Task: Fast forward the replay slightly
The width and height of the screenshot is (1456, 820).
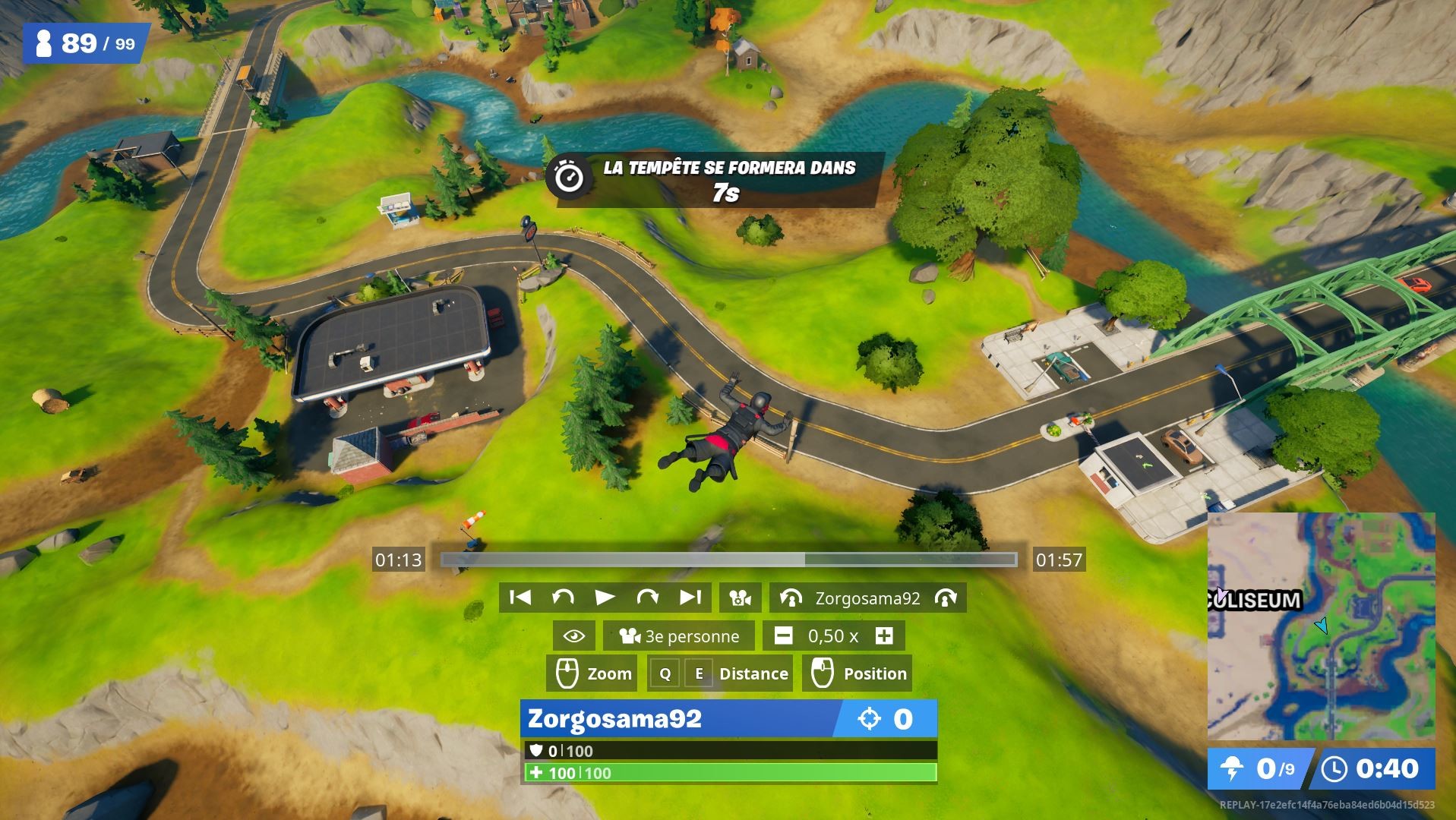Action: click(647, 598)
